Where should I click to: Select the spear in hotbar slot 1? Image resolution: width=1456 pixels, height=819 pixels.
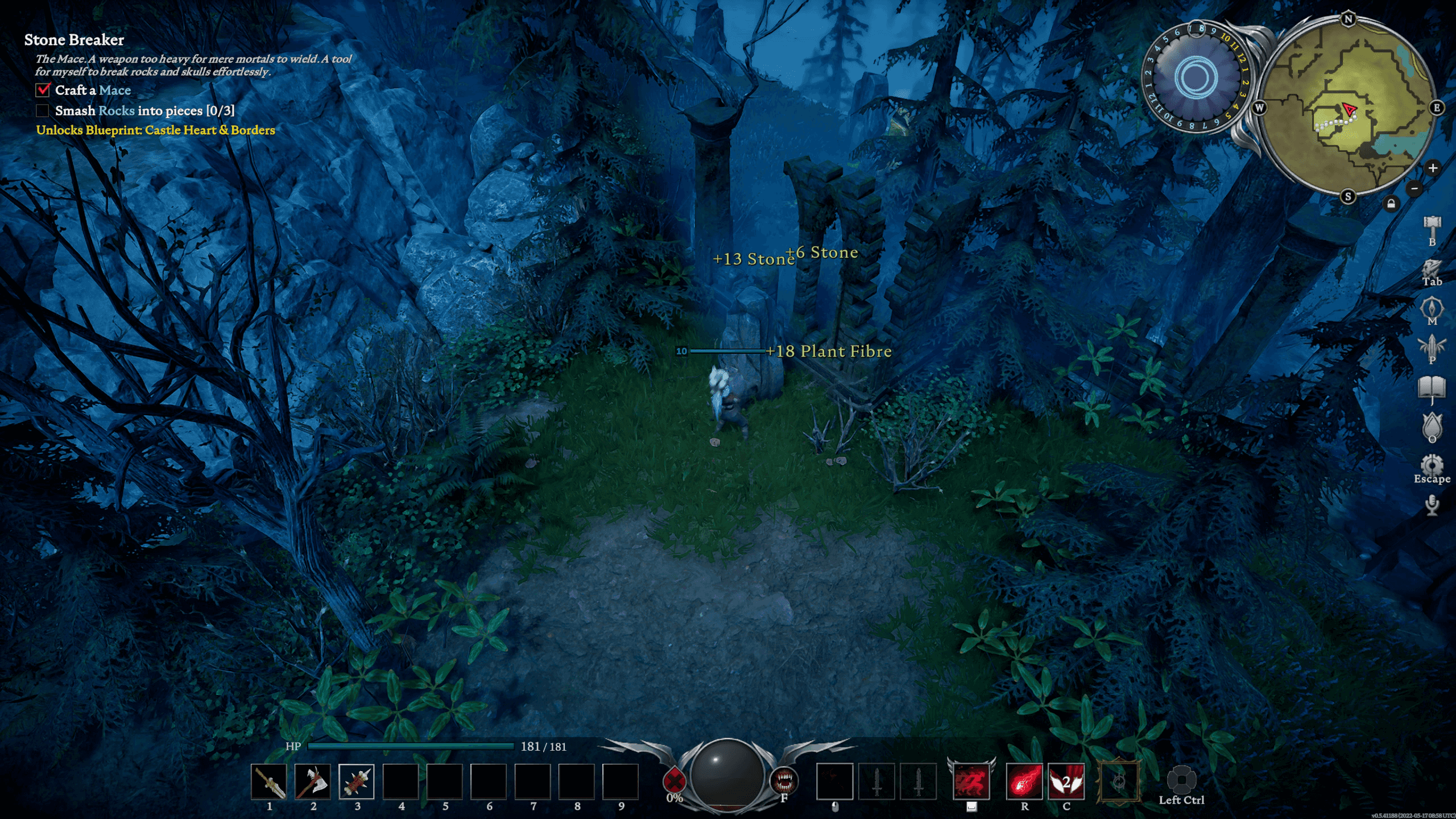tap(269, 781)
